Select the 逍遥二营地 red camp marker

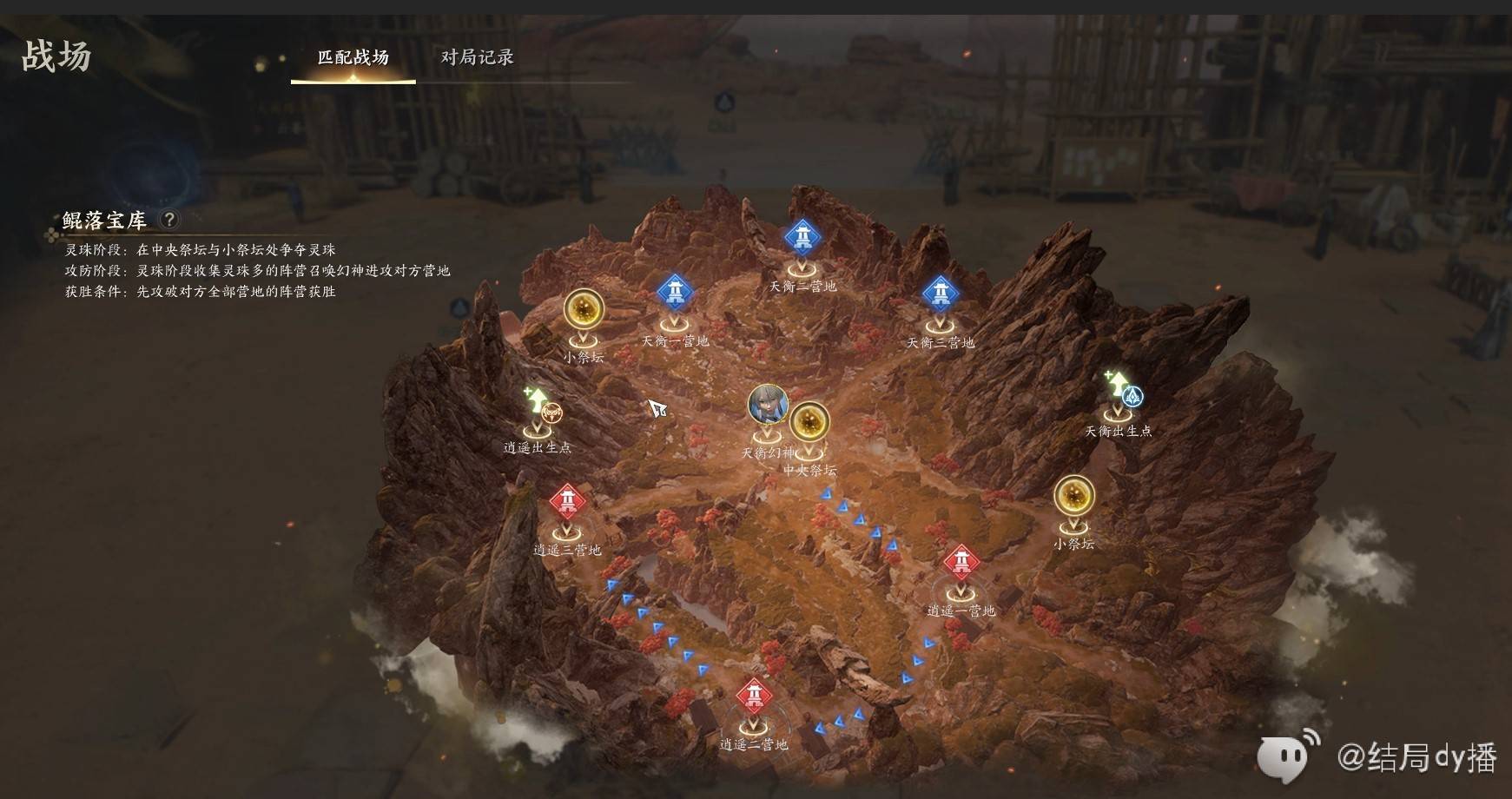click(x=753, y=696)
